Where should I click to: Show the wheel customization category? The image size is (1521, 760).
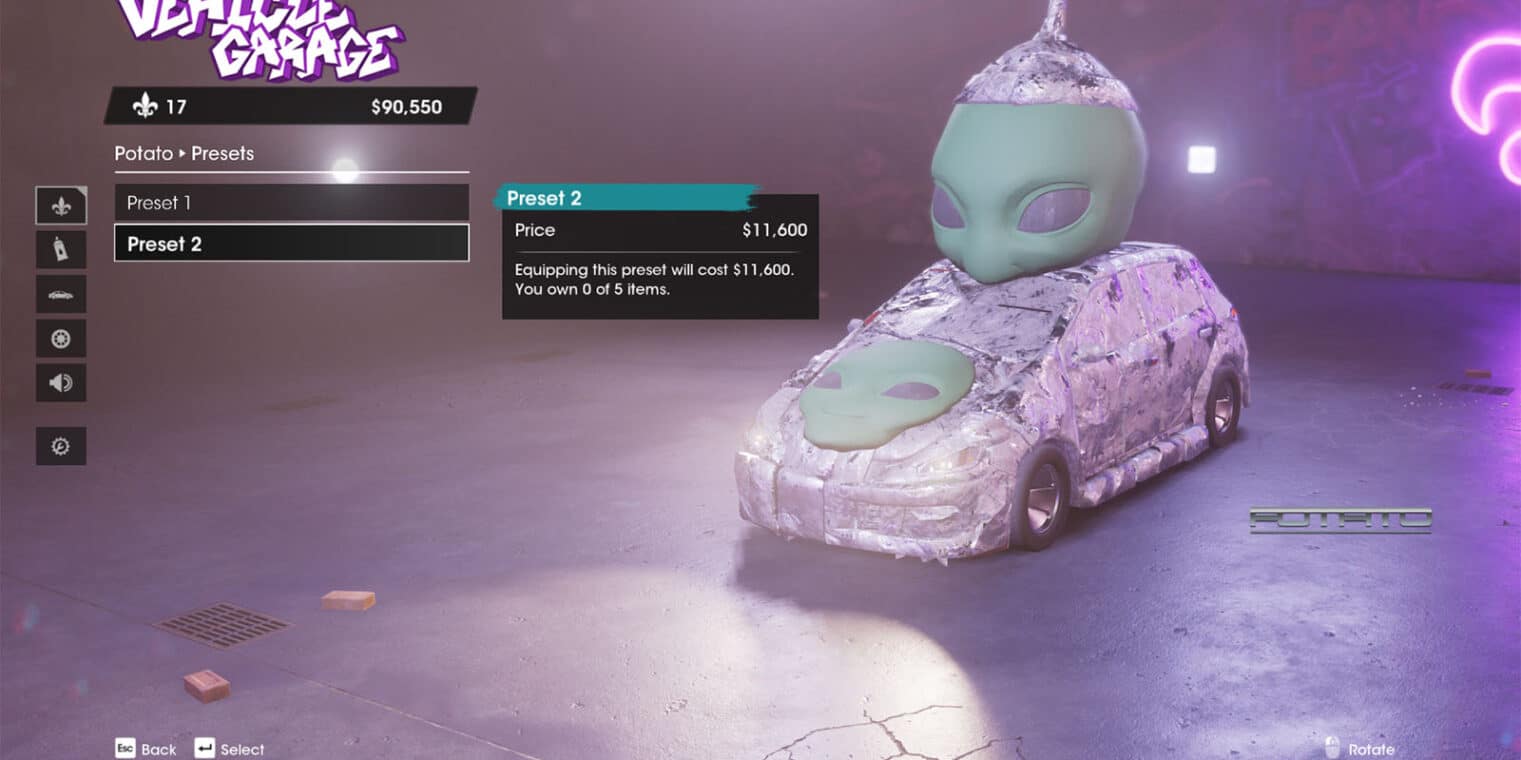coord(61,338)
